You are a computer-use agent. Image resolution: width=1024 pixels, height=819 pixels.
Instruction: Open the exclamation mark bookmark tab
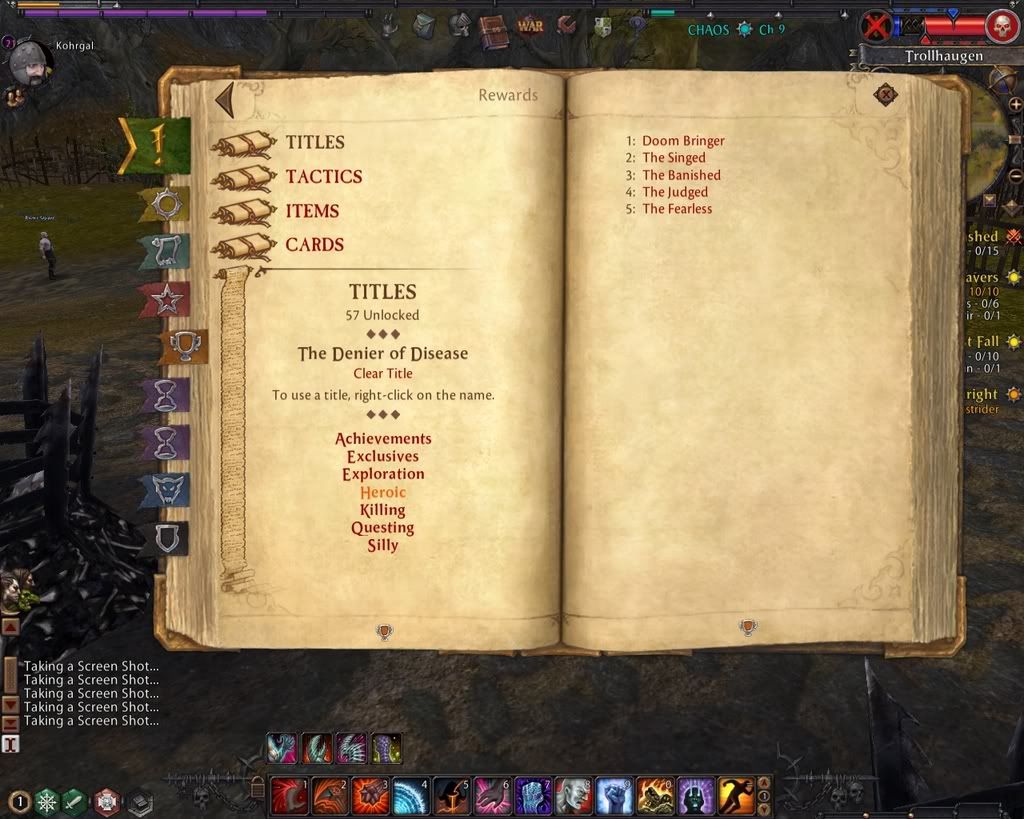[157, 146]
